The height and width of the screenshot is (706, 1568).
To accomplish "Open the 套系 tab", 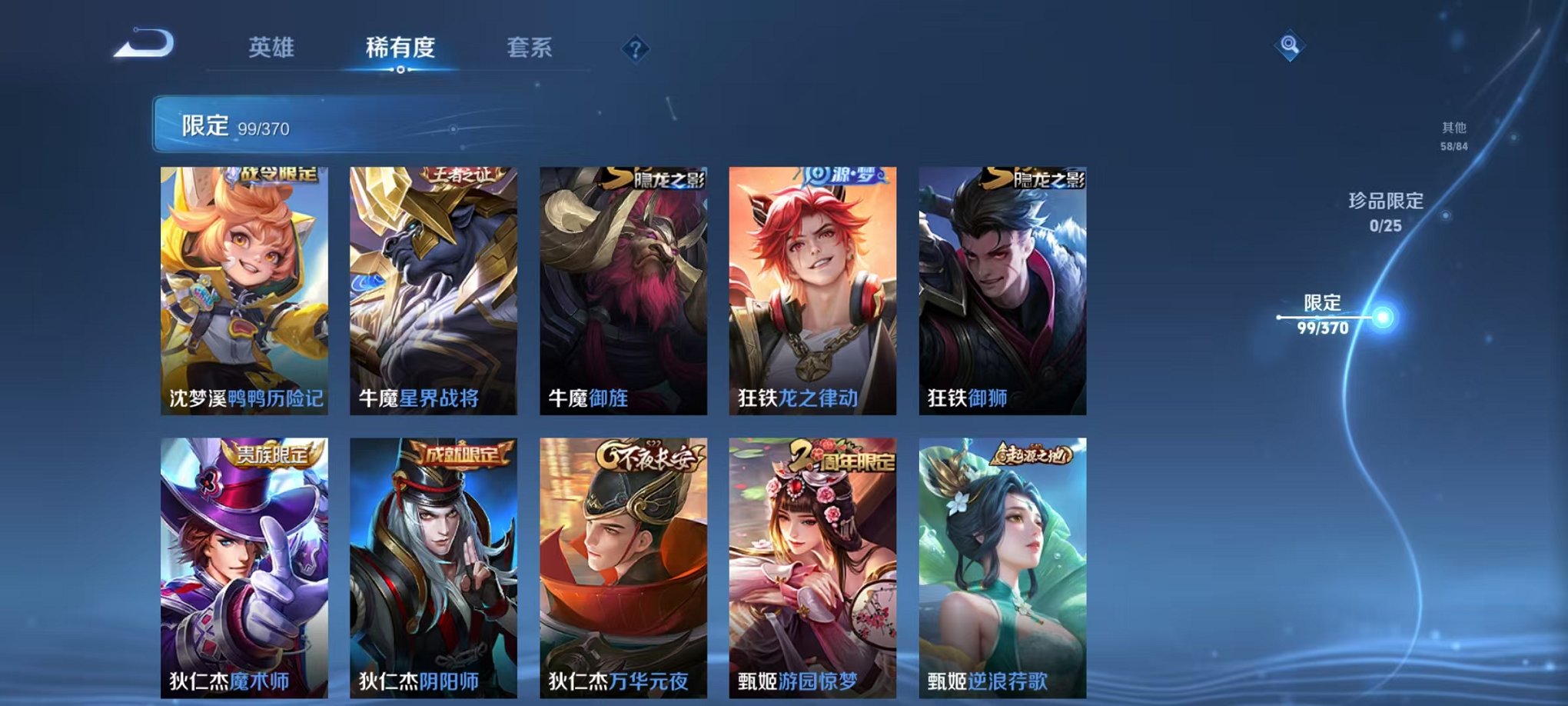I will [x=532, y=46].
